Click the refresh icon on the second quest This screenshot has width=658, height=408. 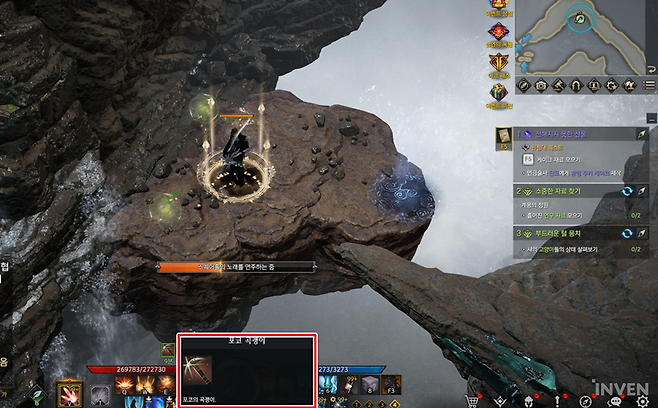click(627, 189)
